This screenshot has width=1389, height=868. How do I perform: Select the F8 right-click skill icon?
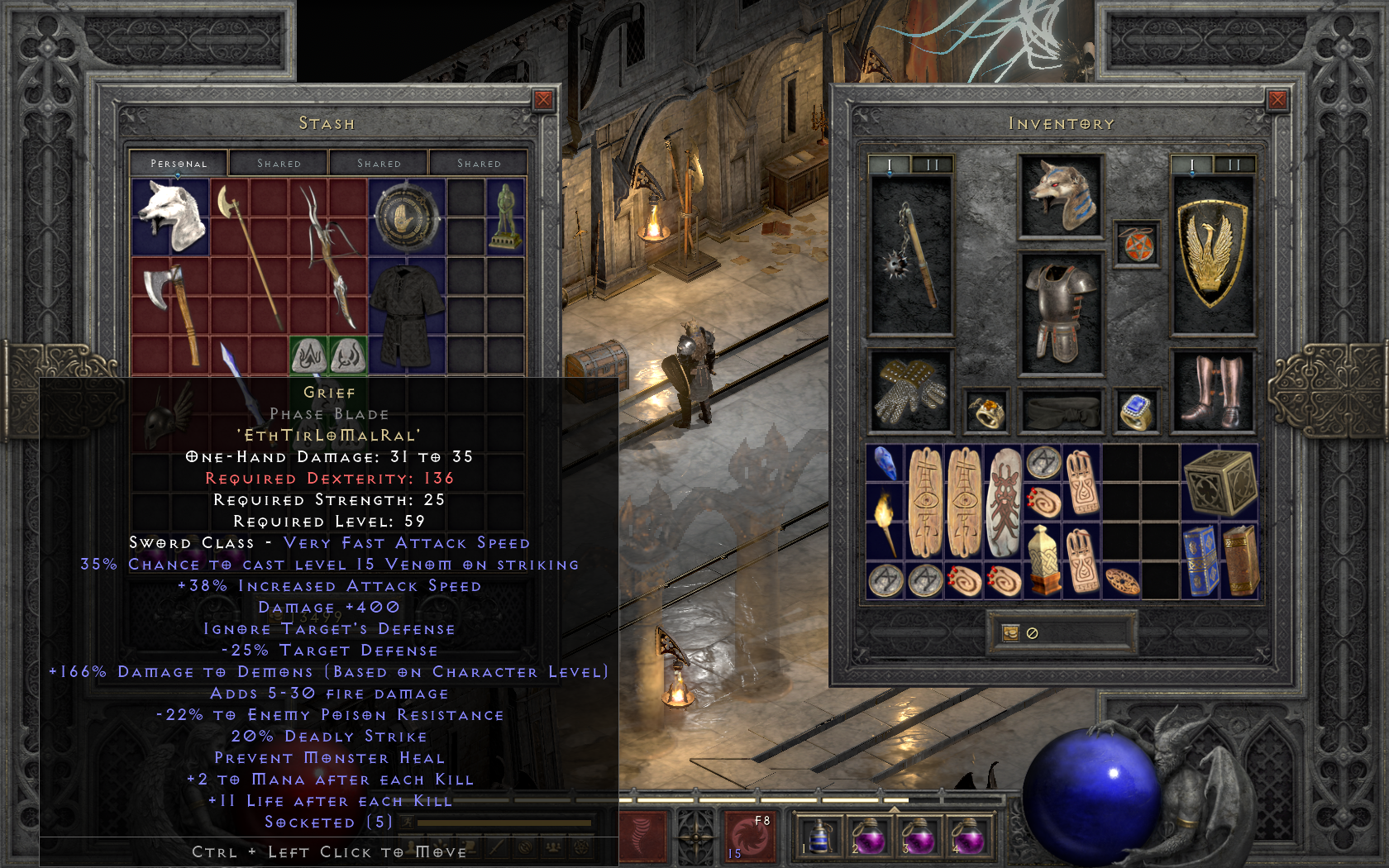click(x=748, y=837)
